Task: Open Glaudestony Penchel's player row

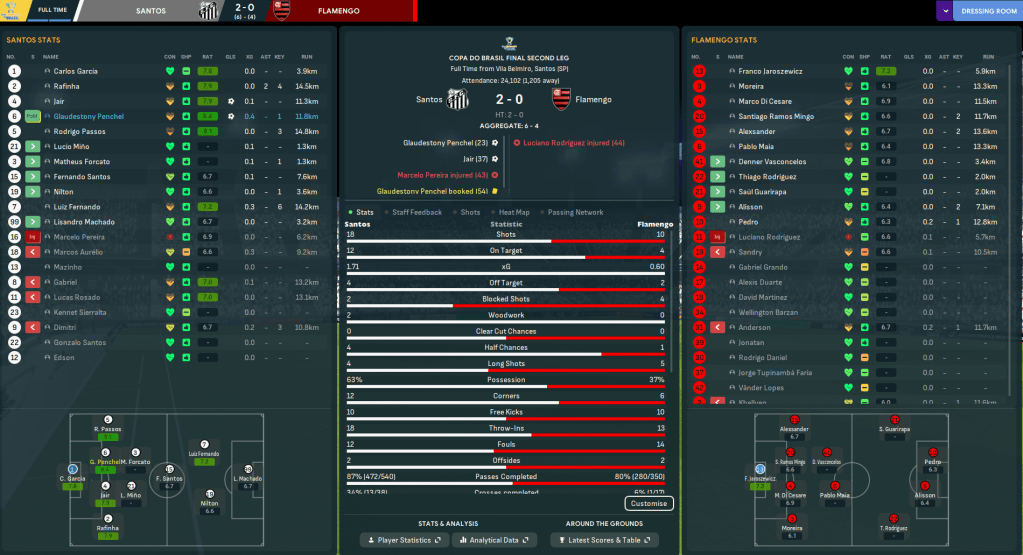Action: click(88, 116)
